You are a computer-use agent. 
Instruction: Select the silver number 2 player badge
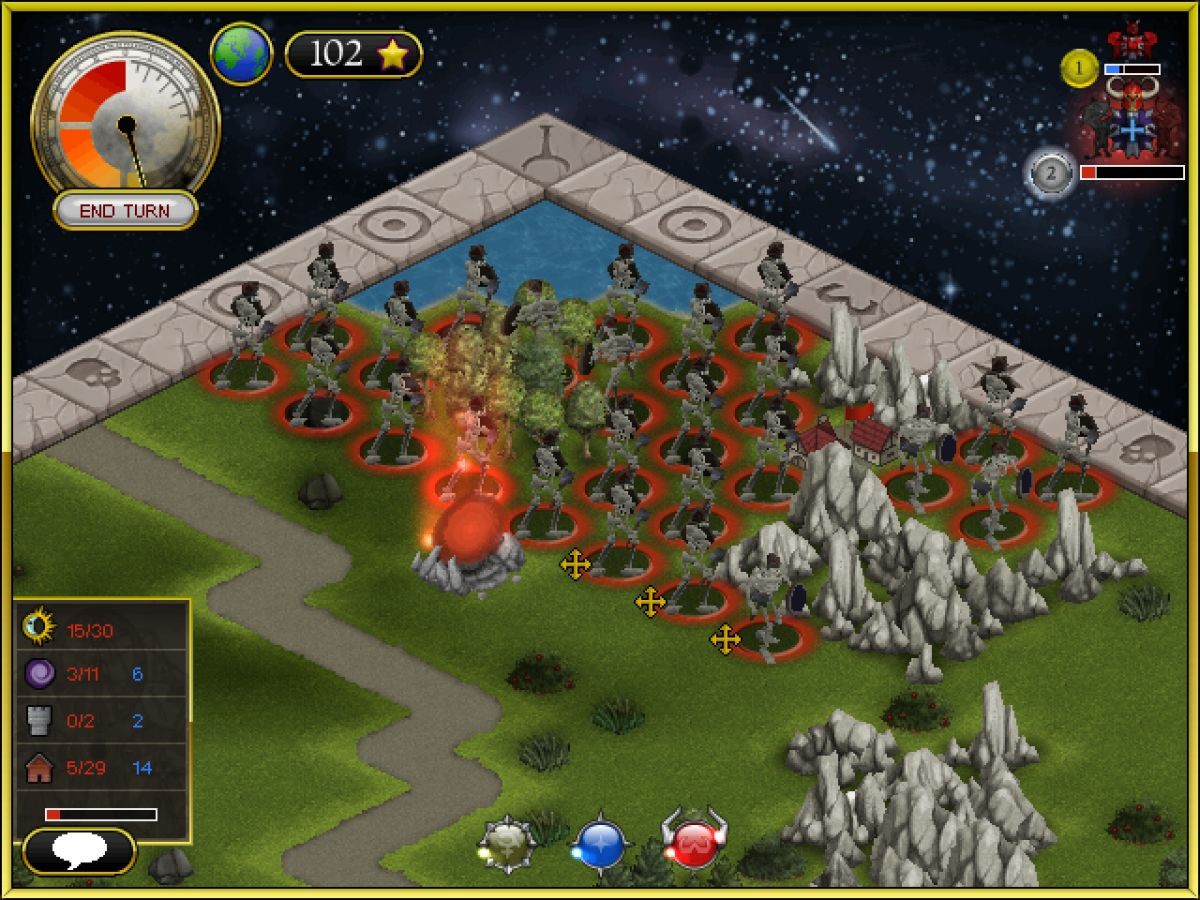pyautogui.click(x=1050, y=173)
